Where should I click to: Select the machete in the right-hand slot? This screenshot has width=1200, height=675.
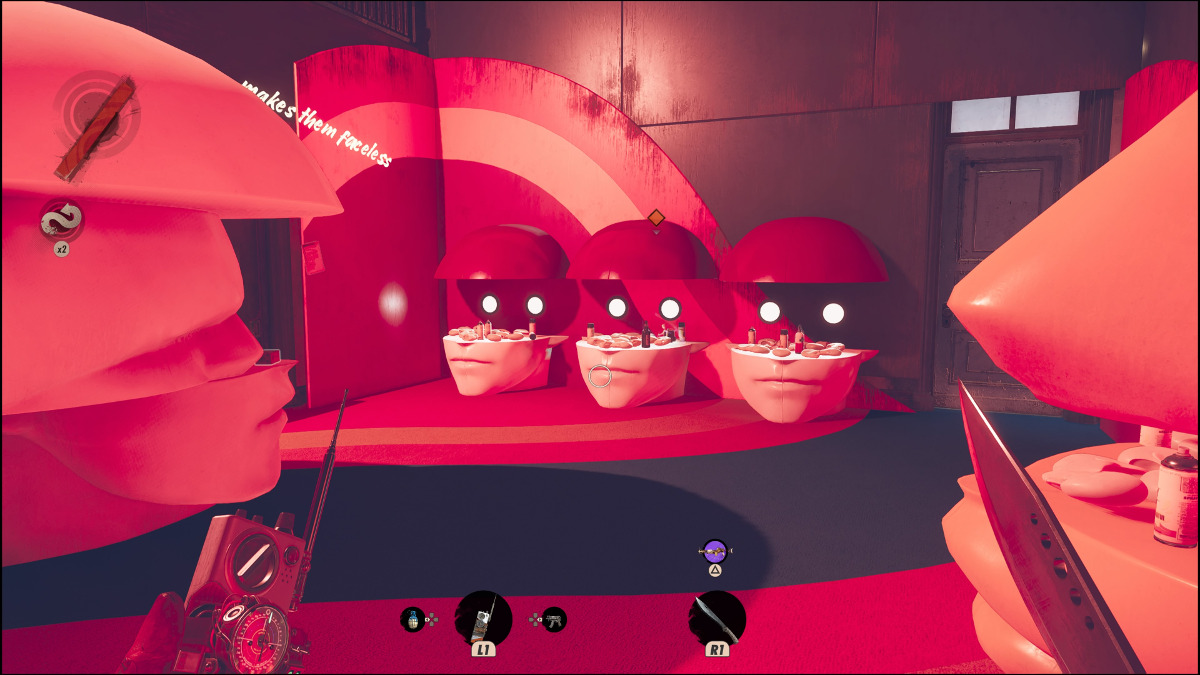tap(717, 618)
